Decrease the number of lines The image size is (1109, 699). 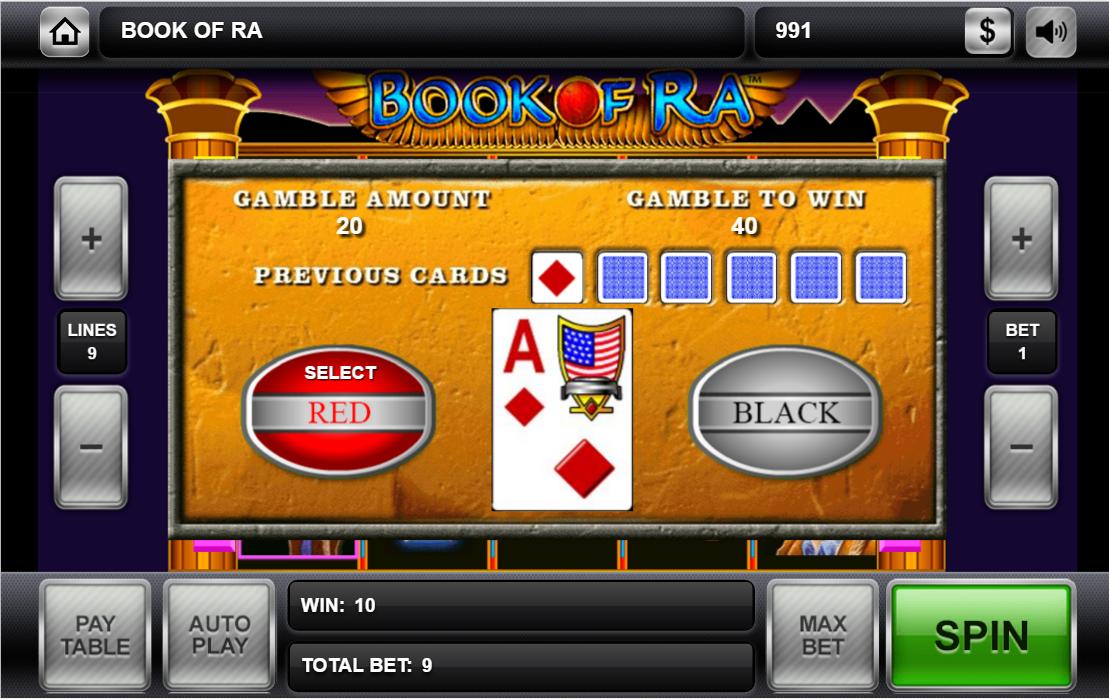pos(91,446)
